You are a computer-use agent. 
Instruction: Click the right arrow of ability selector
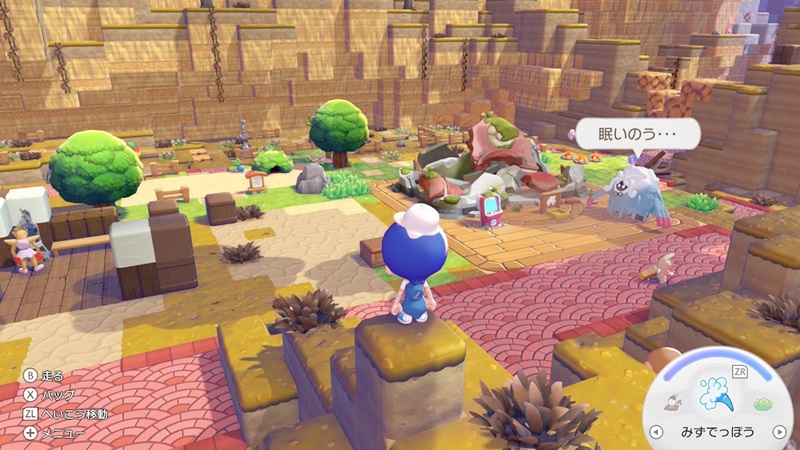[x=779, y=432]
